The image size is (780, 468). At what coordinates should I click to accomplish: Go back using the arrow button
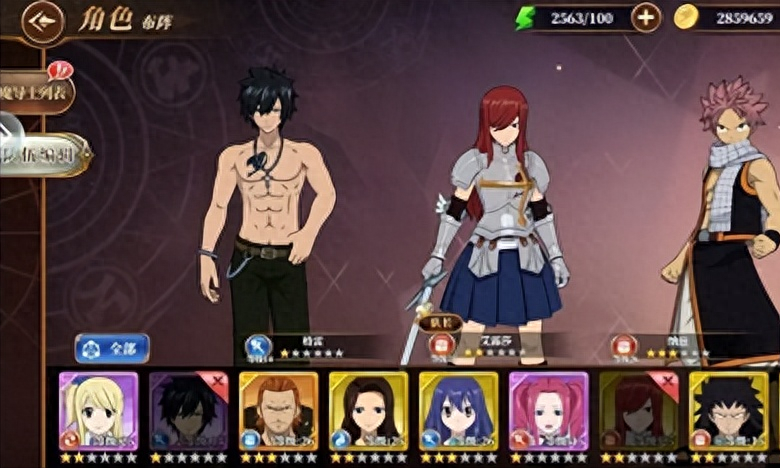[x=41, y=20]
